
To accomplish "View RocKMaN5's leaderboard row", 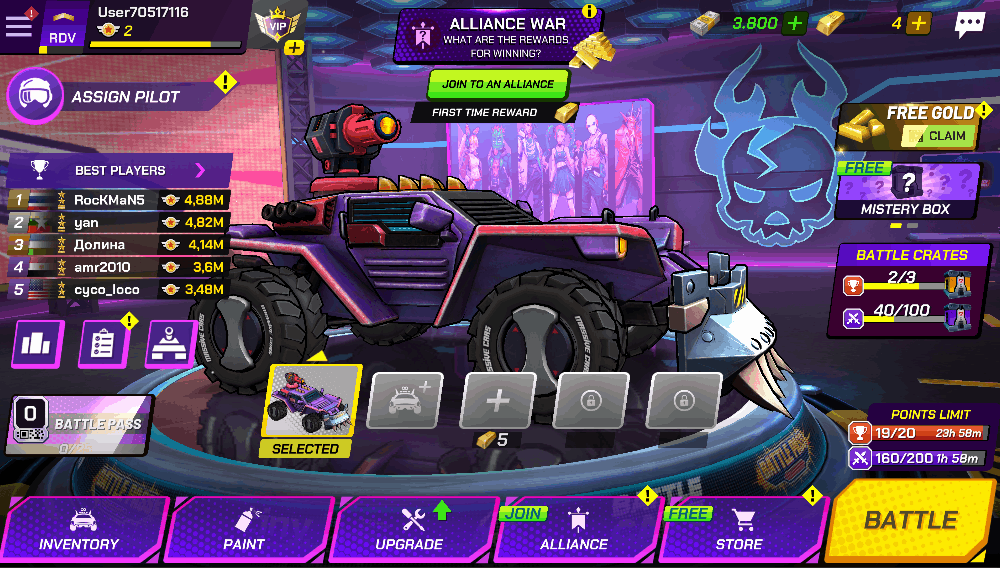I will tap(120, 200).
